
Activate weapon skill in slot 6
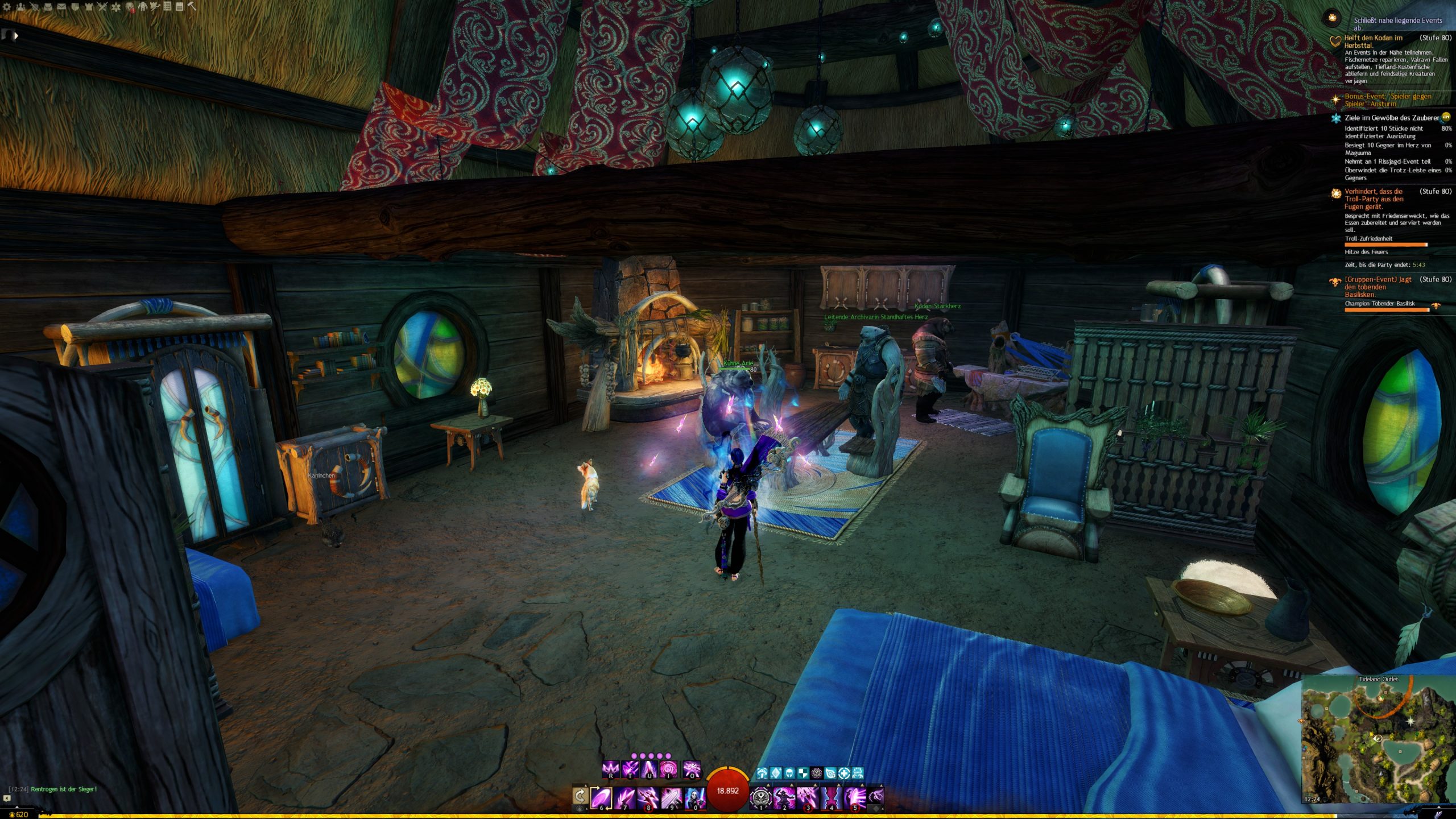(x=601, y=797)
